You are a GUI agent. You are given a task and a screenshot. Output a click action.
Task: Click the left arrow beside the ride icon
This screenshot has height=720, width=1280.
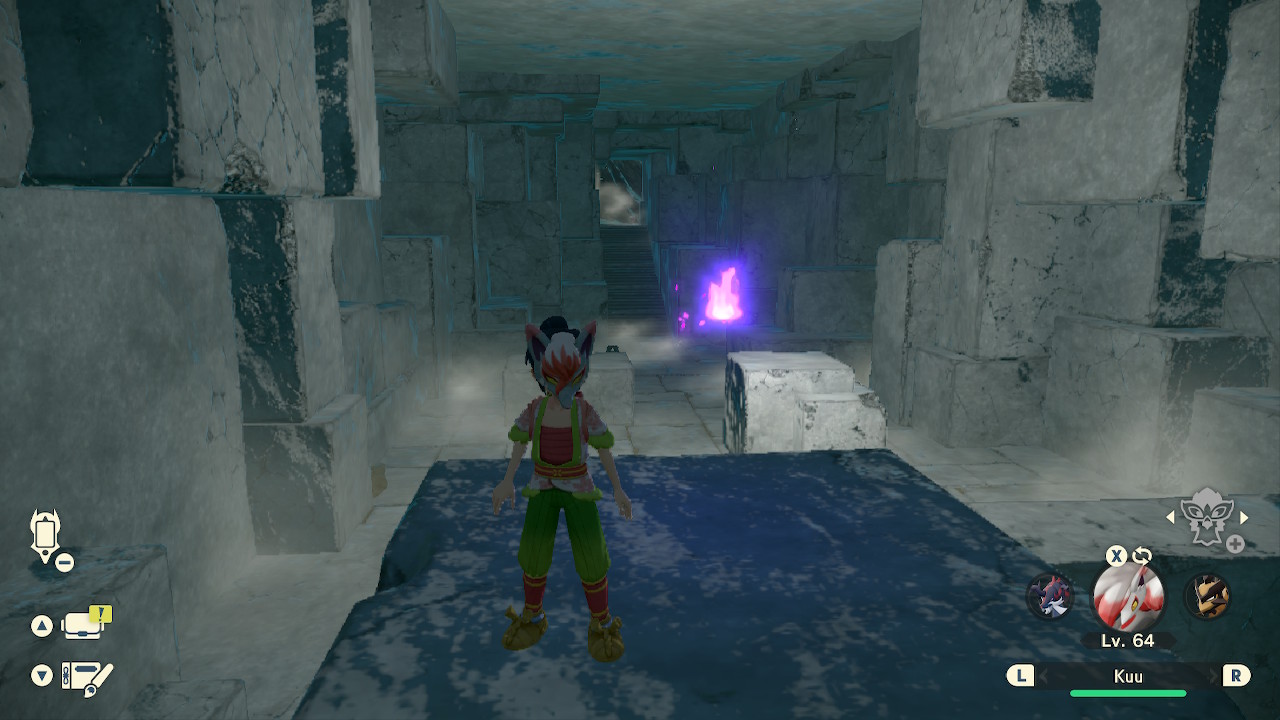click(x=1171, y=518)
